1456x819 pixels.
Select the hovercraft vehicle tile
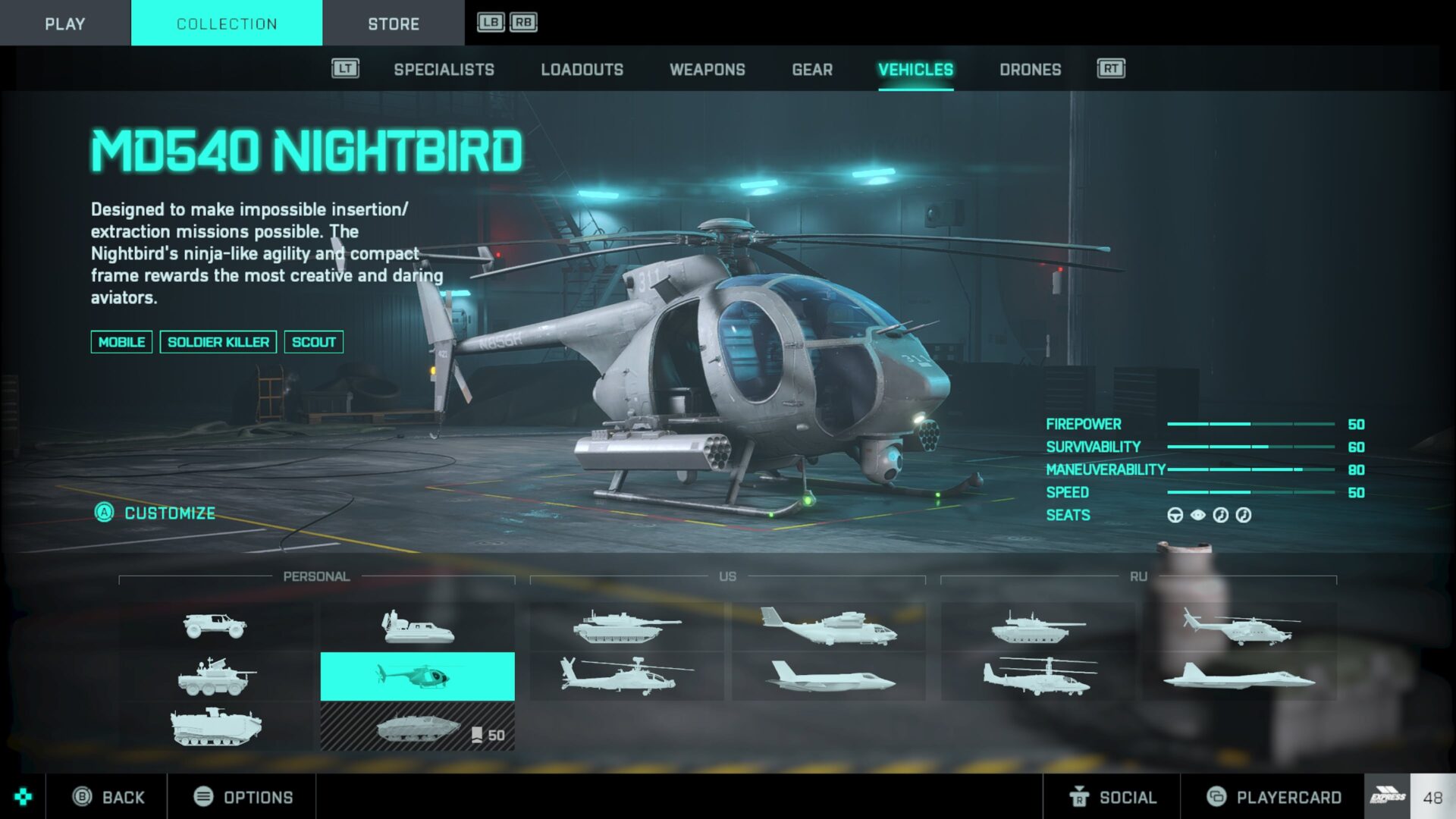click(417, 626)
